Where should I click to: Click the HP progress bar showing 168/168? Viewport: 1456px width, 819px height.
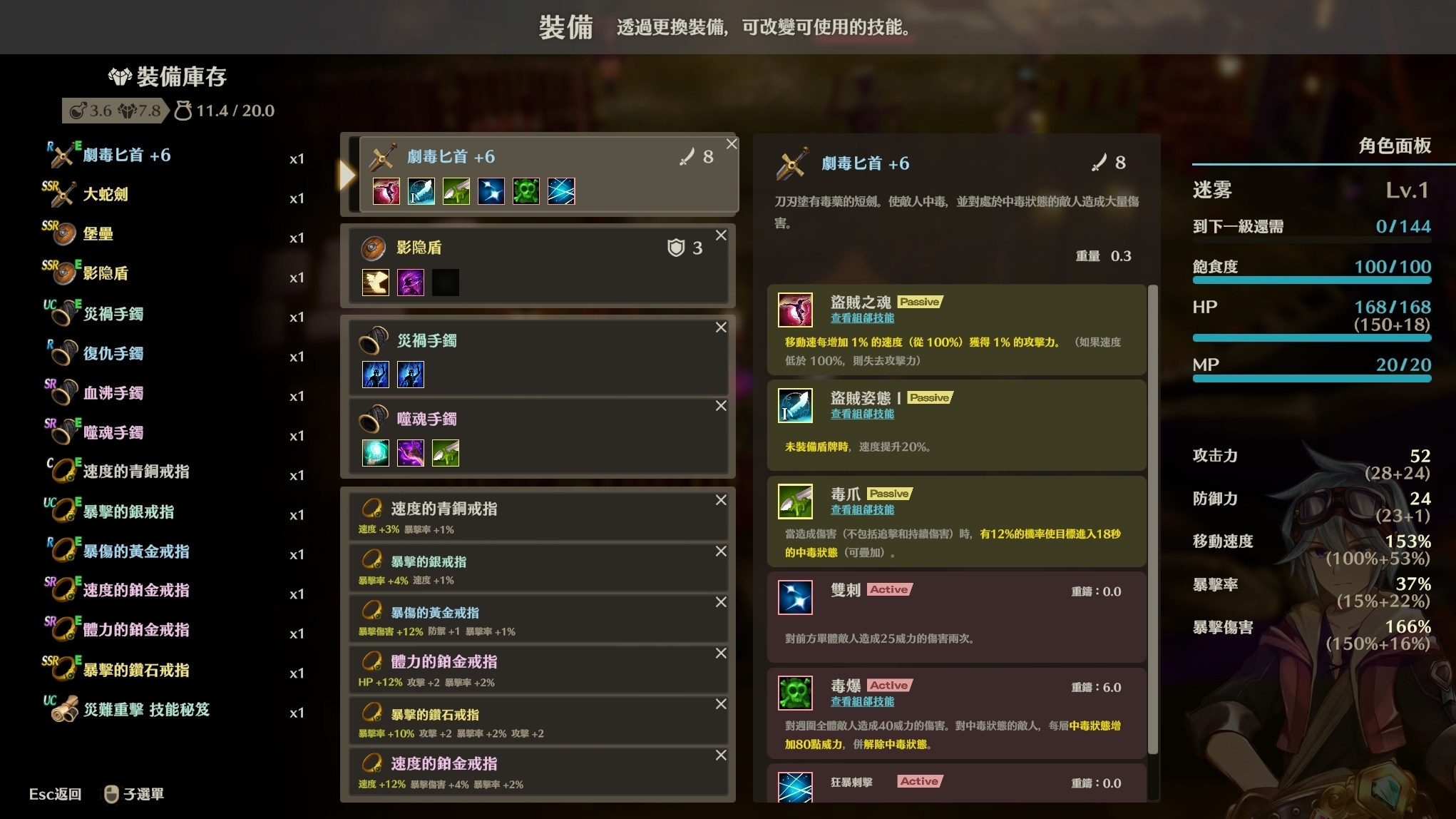tap(1311, 337)
